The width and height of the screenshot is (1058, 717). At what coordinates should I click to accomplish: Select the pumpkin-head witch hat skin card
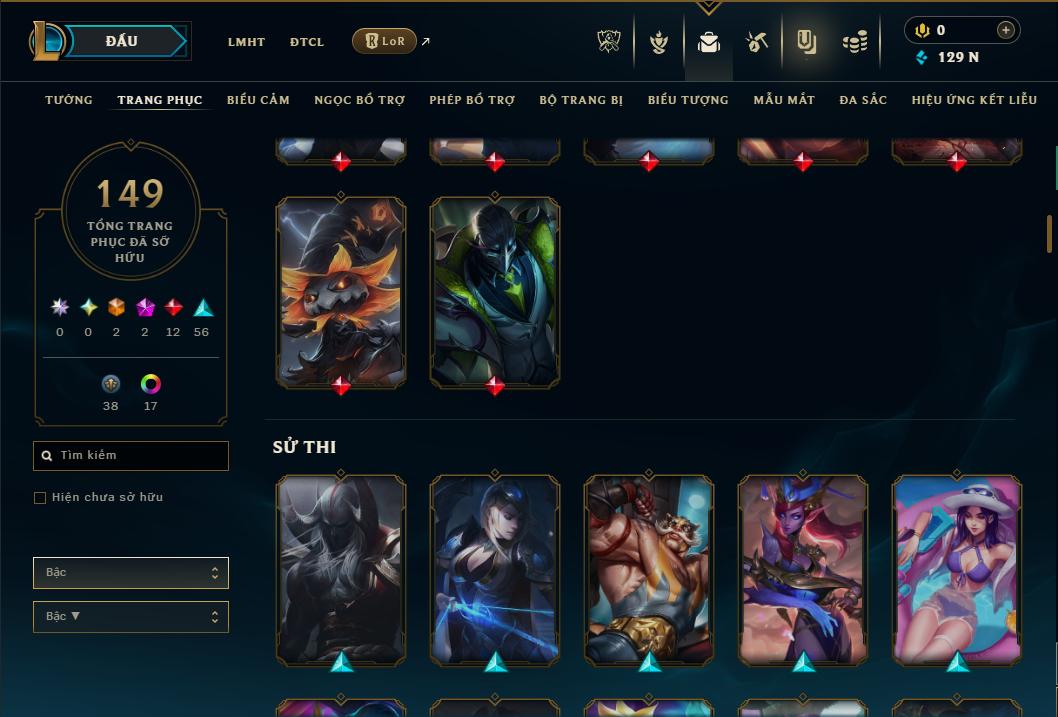341,290
